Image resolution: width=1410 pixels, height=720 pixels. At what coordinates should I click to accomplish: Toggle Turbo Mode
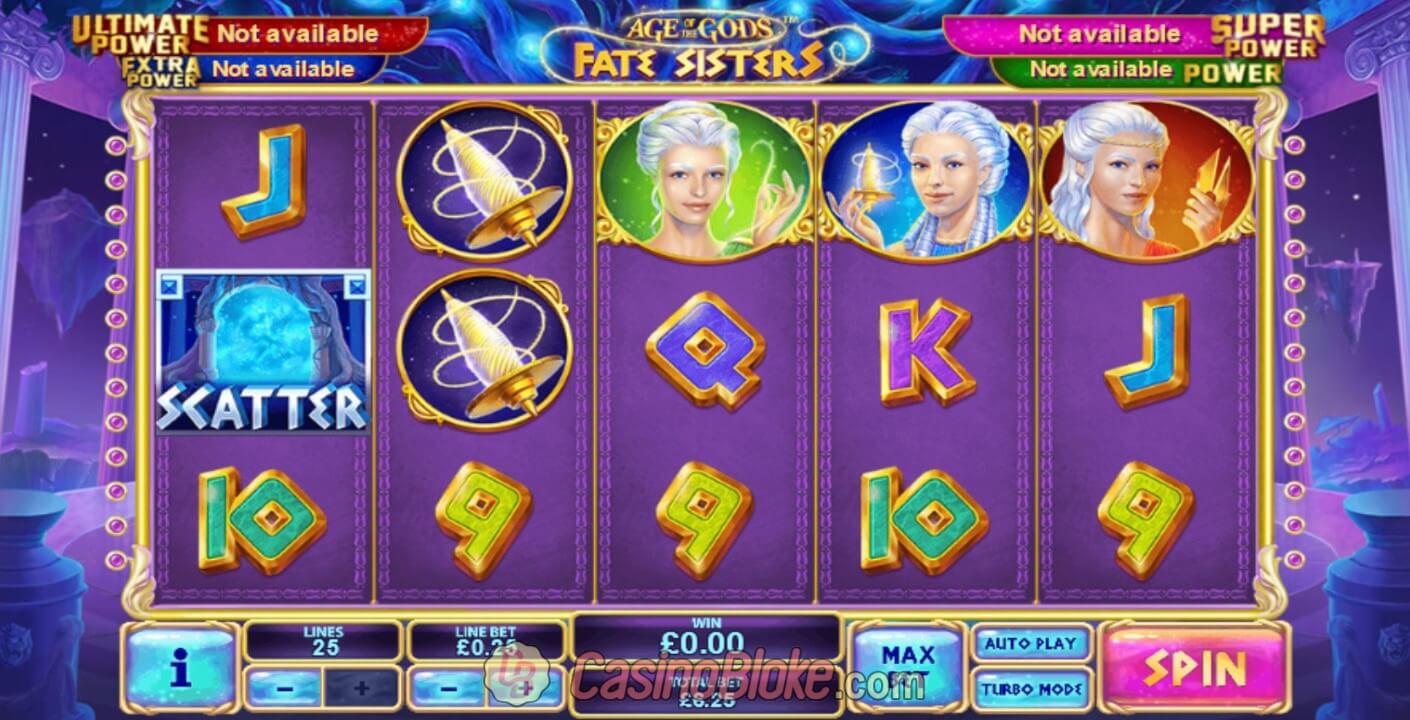point(1030,688)
